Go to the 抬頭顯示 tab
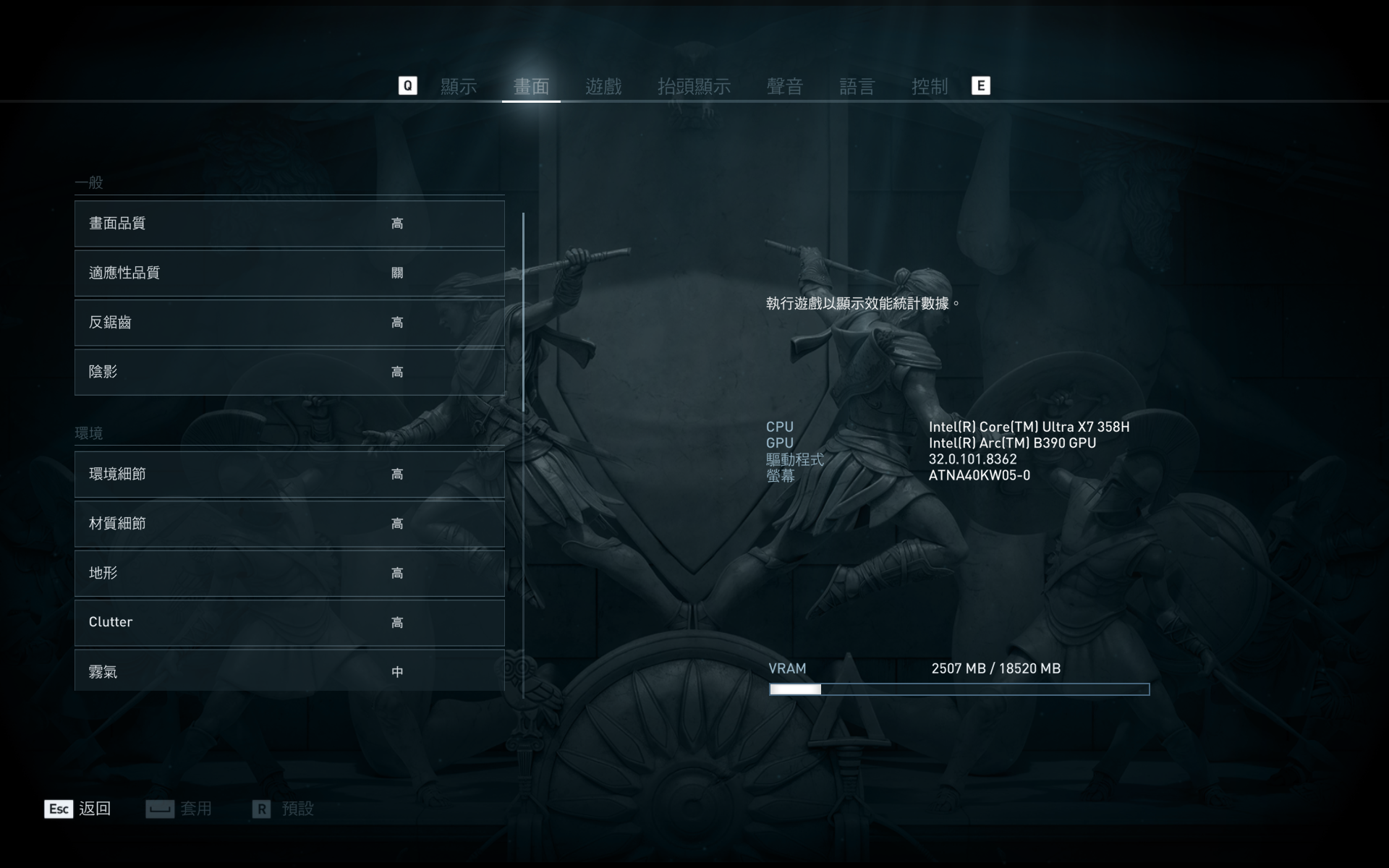 (x=694, y=87)
